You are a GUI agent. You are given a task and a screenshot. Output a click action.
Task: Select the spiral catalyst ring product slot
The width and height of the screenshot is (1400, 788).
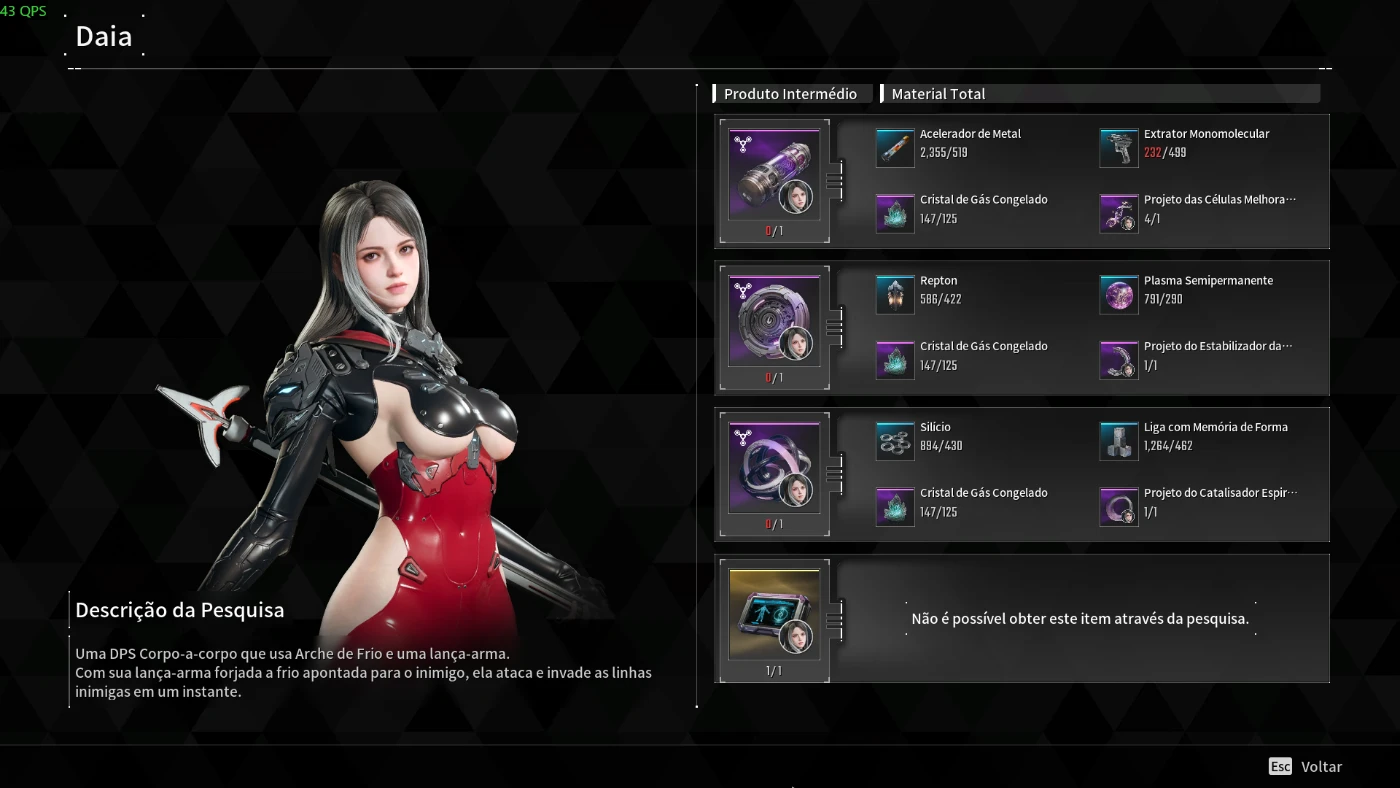(x=774, y=467)
